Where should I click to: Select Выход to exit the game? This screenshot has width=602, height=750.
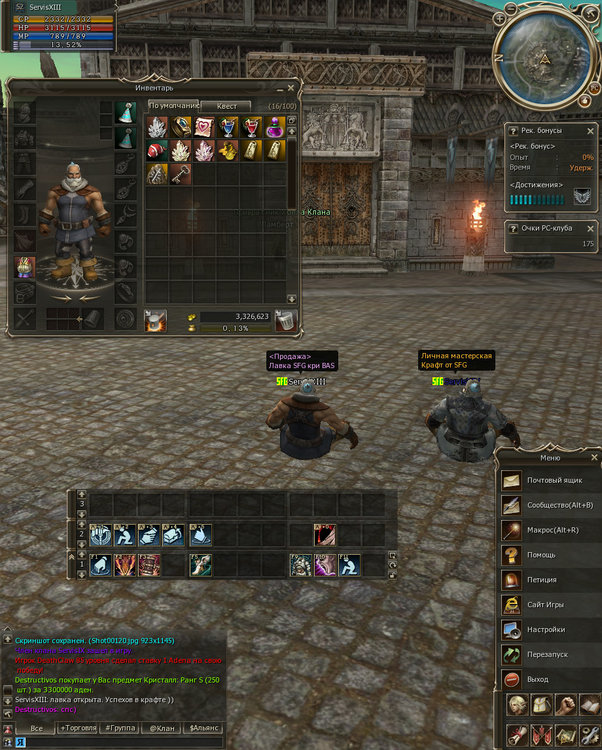pos(539,680)
